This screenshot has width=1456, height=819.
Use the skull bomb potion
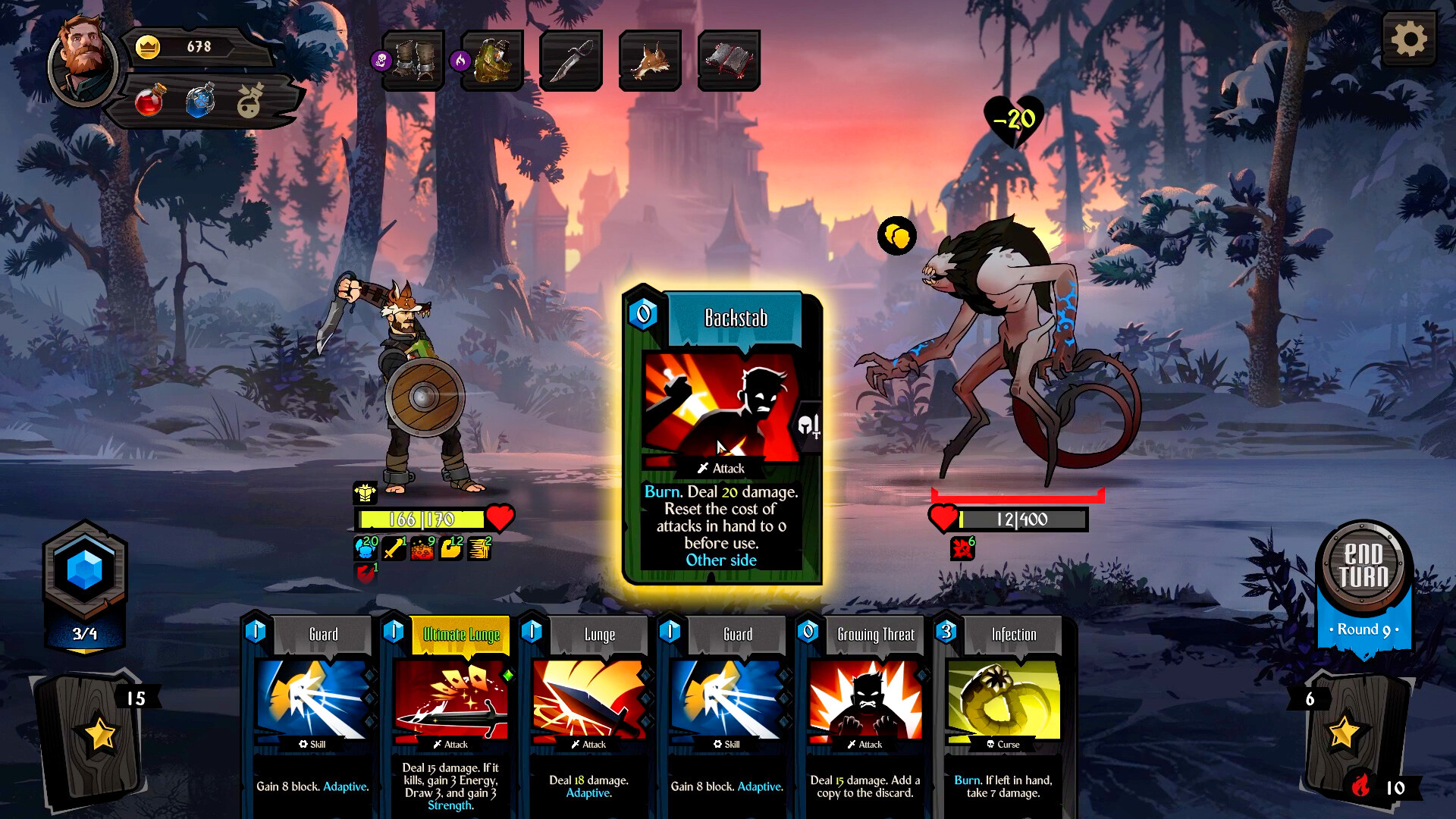coord(249,102)
